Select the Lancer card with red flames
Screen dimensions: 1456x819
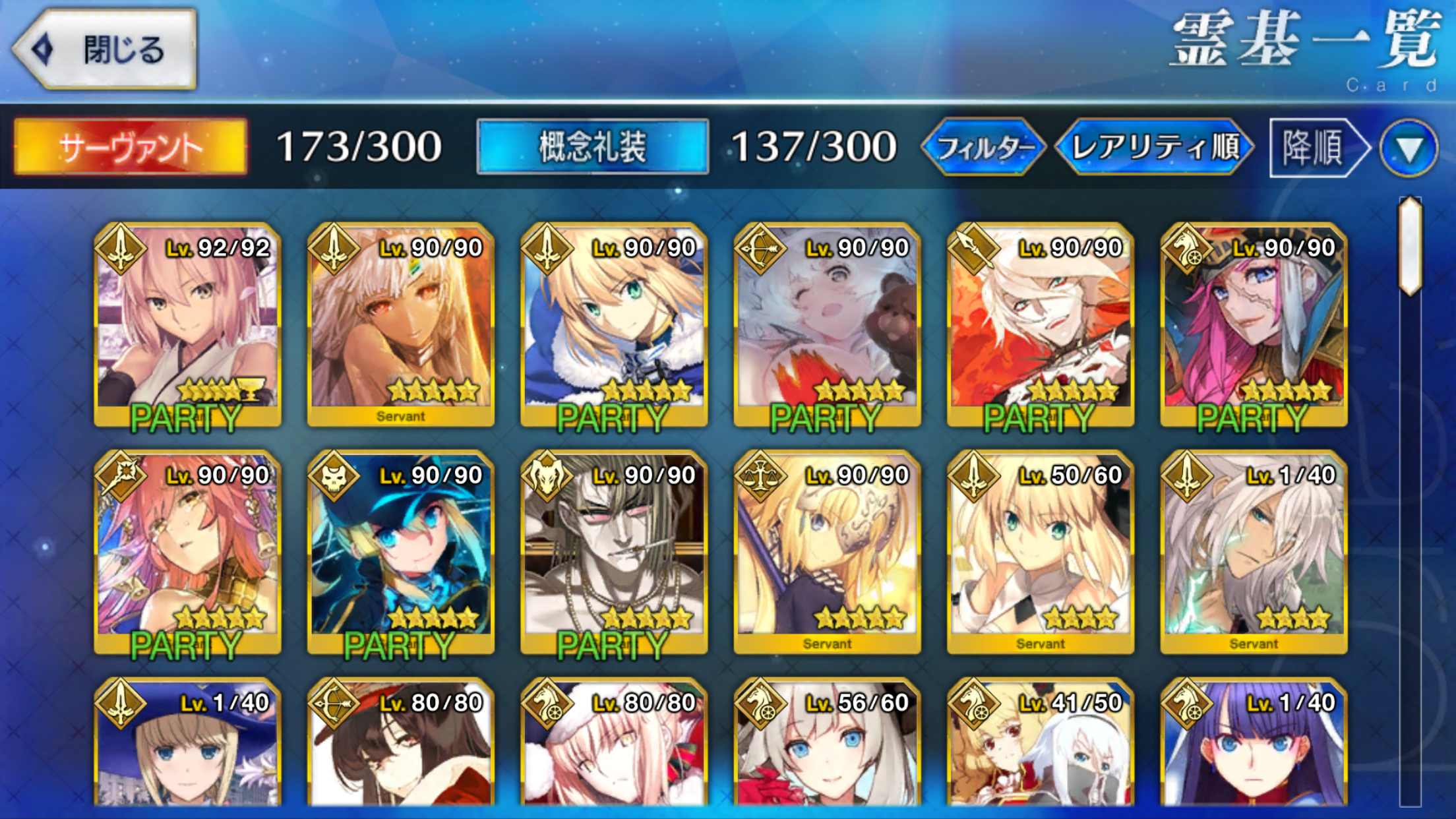pyautogui.click(x=1041, y=324)
